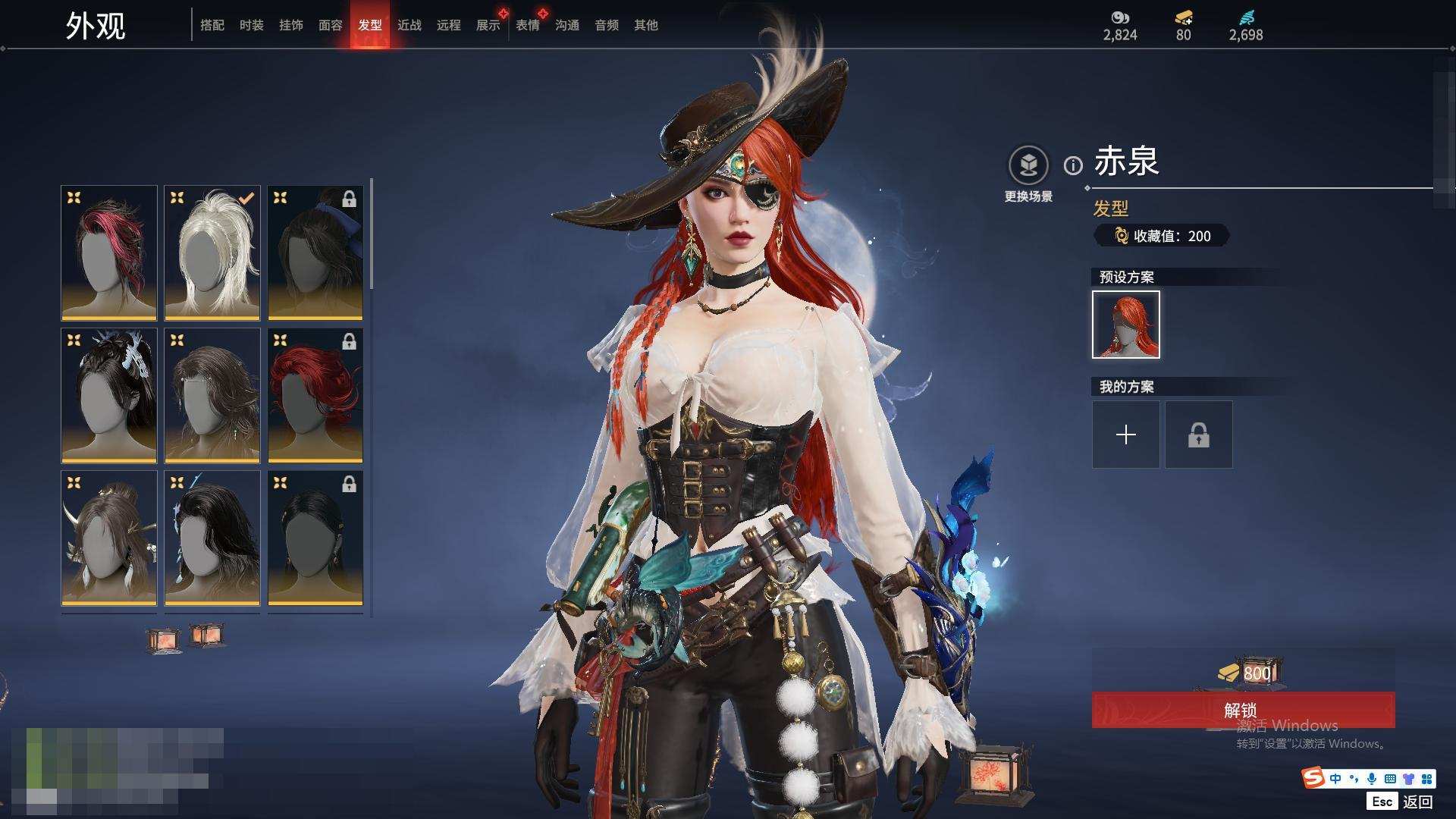Choose the black hairstyle with silver ornament
Image resolution: width=1456 pixels, height=819 pixels.
109,395
